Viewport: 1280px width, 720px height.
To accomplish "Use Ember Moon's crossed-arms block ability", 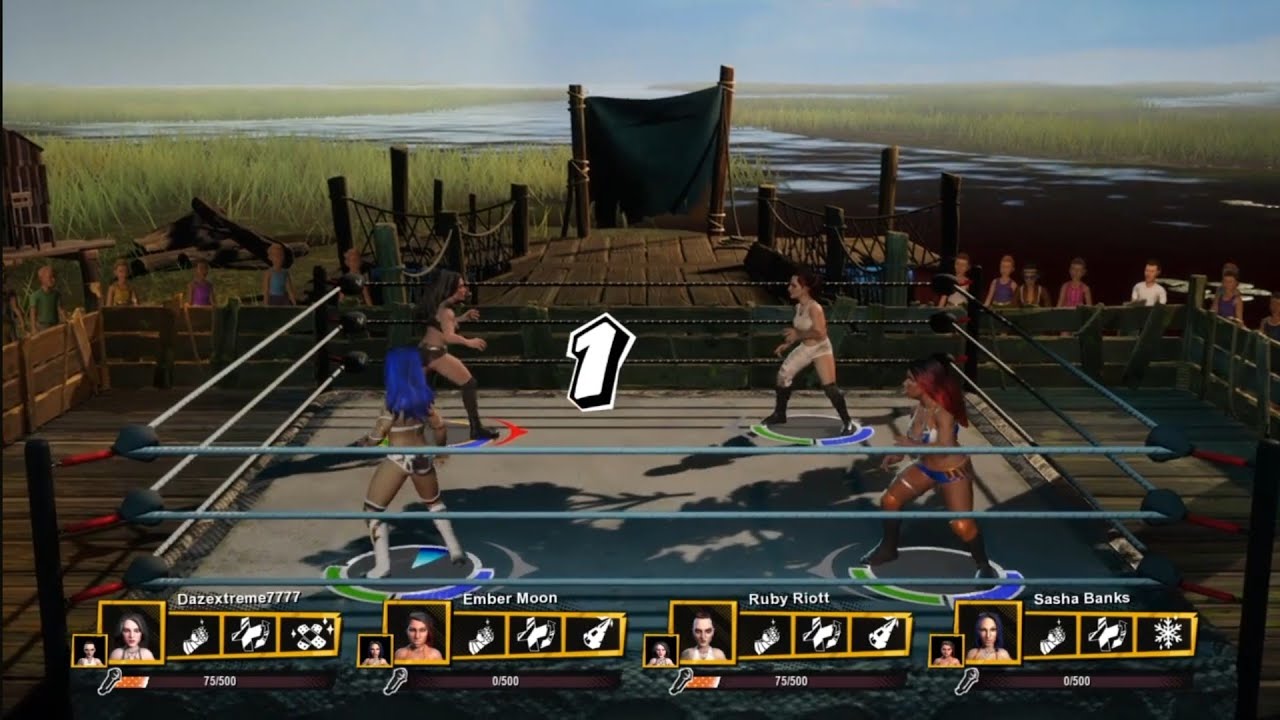I will tap(534, 635).
